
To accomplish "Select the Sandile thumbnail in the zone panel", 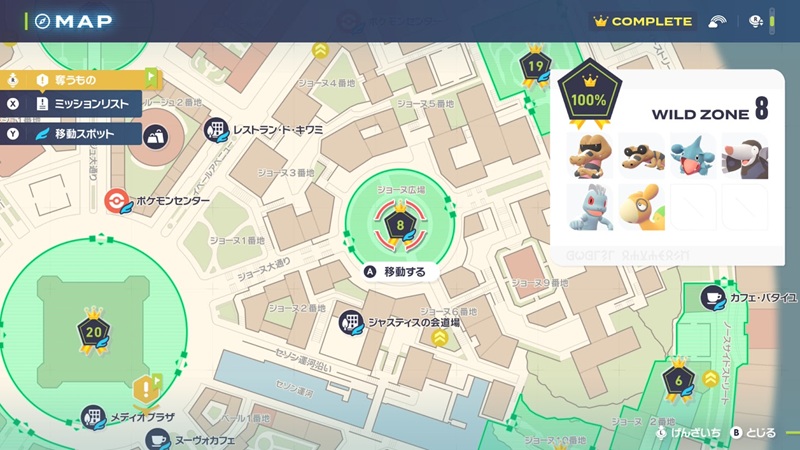I will [641, 155].
